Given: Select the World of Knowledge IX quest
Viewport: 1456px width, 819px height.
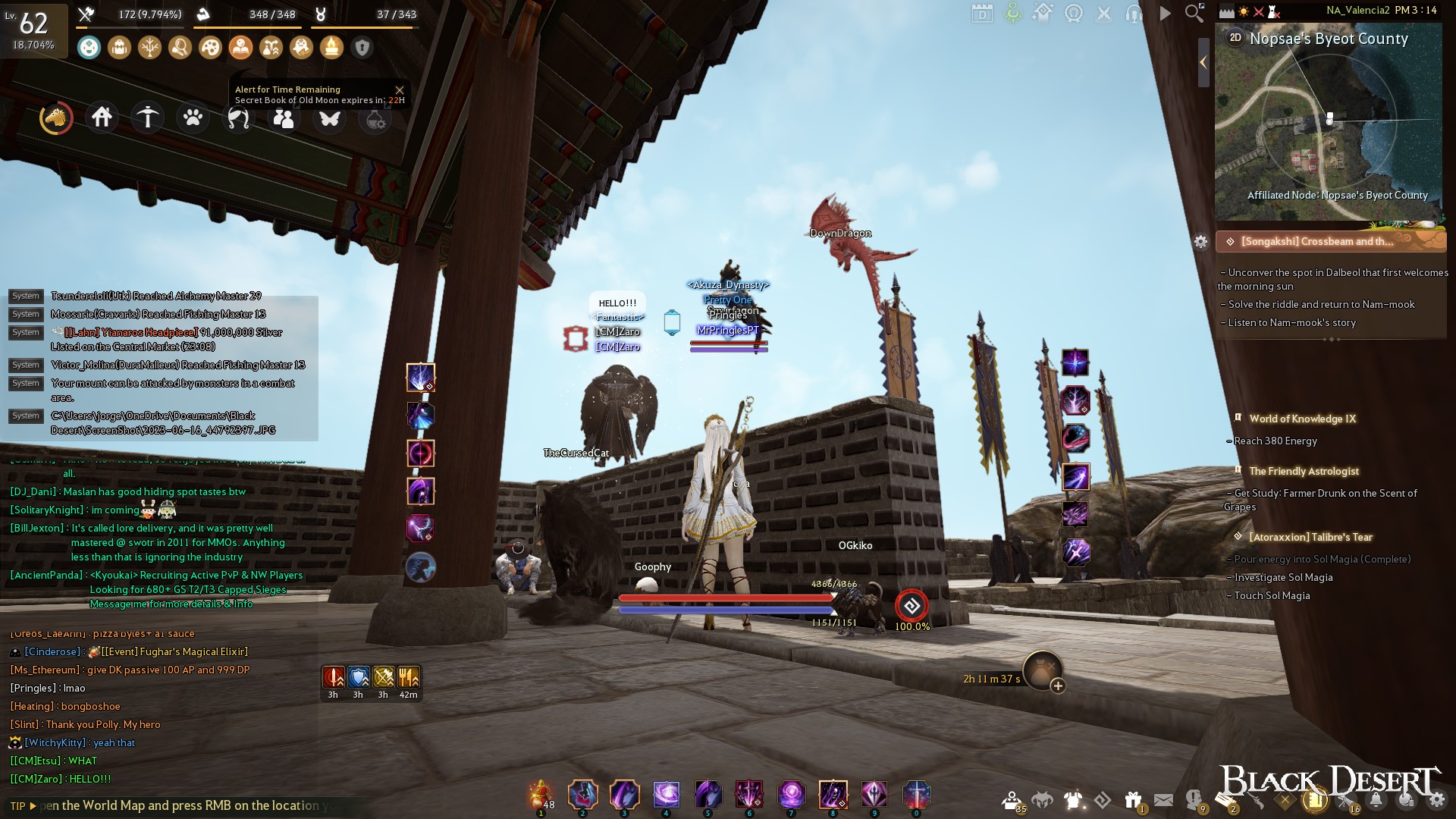Looking at the screenshot, I should point(1303,418).
